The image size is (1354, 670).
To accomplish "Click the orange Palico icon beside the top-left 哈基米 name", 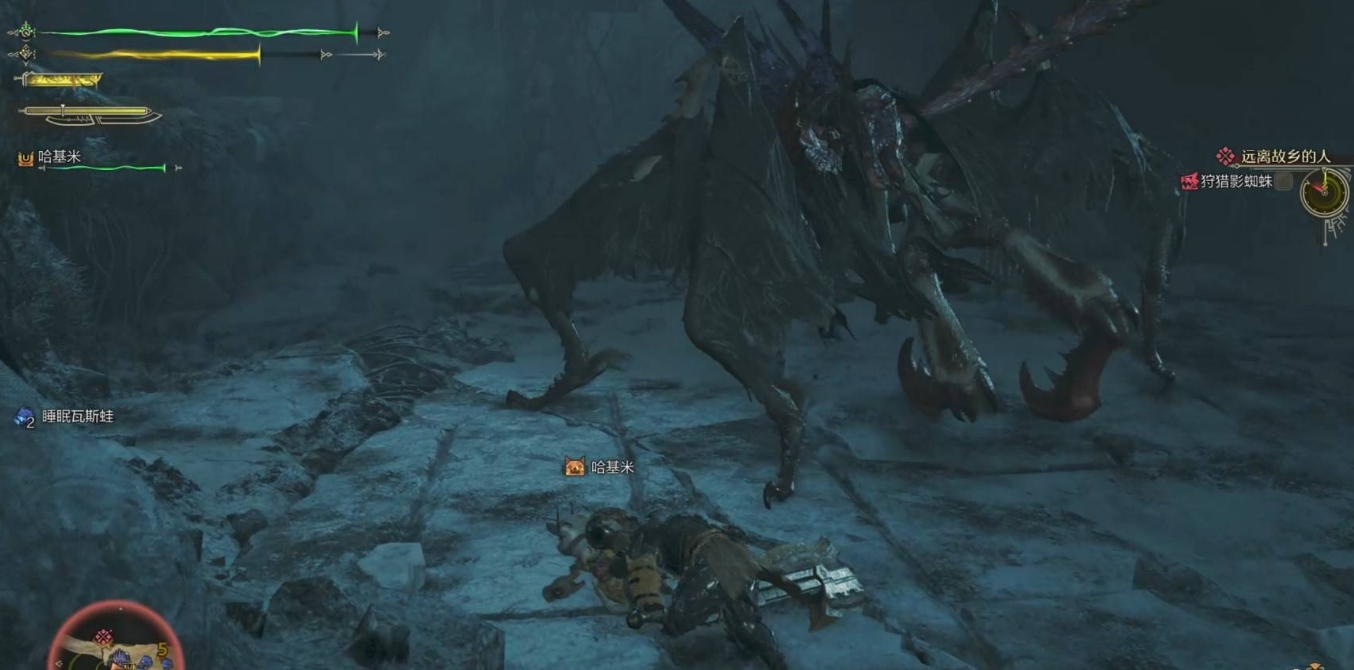I will (x=26, y=158).
